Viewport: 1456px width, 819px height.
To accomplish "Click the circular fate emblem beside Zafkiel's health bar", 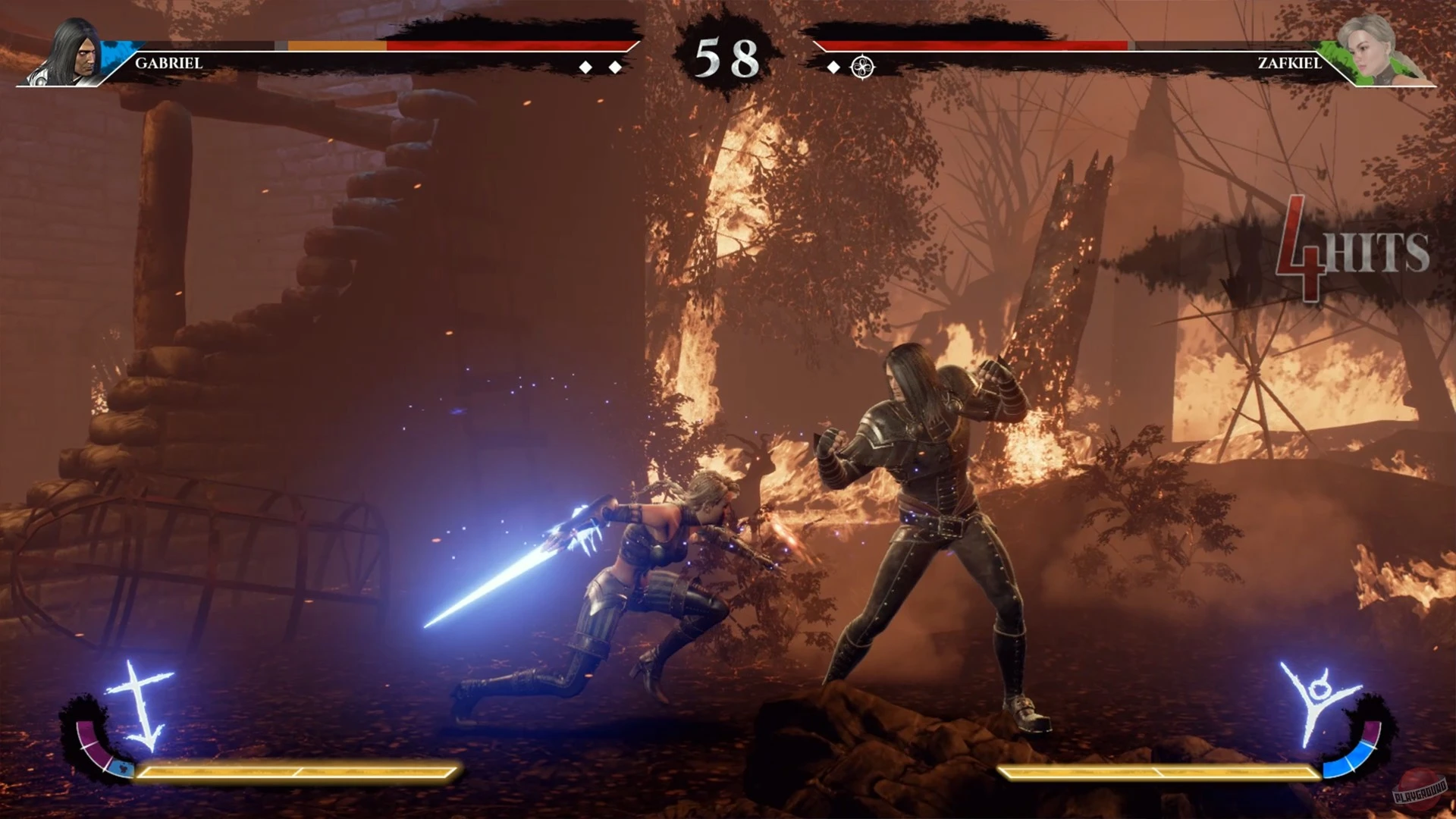I will 864,67.
